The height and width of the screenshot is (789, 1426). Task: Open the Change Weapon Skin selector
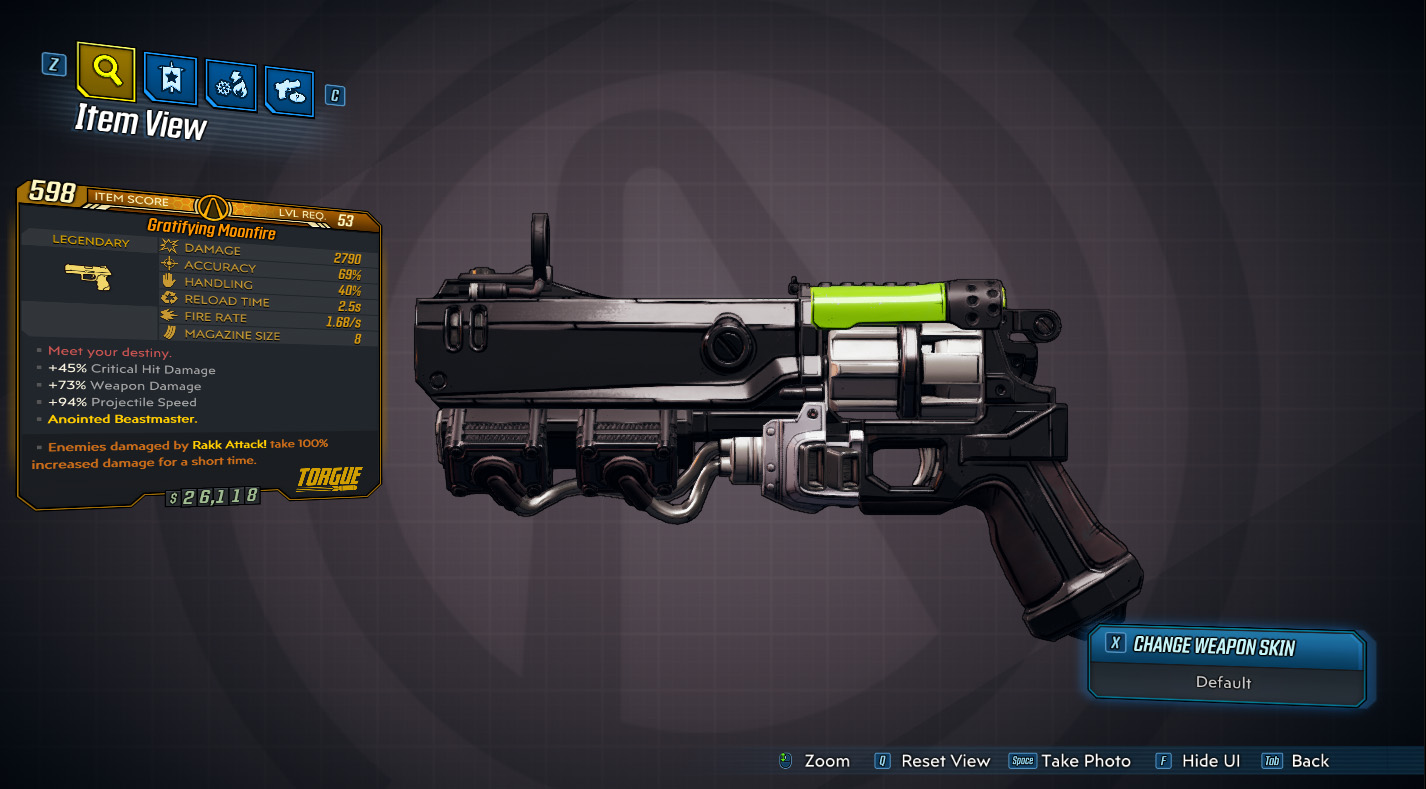tap(1226, 646)
